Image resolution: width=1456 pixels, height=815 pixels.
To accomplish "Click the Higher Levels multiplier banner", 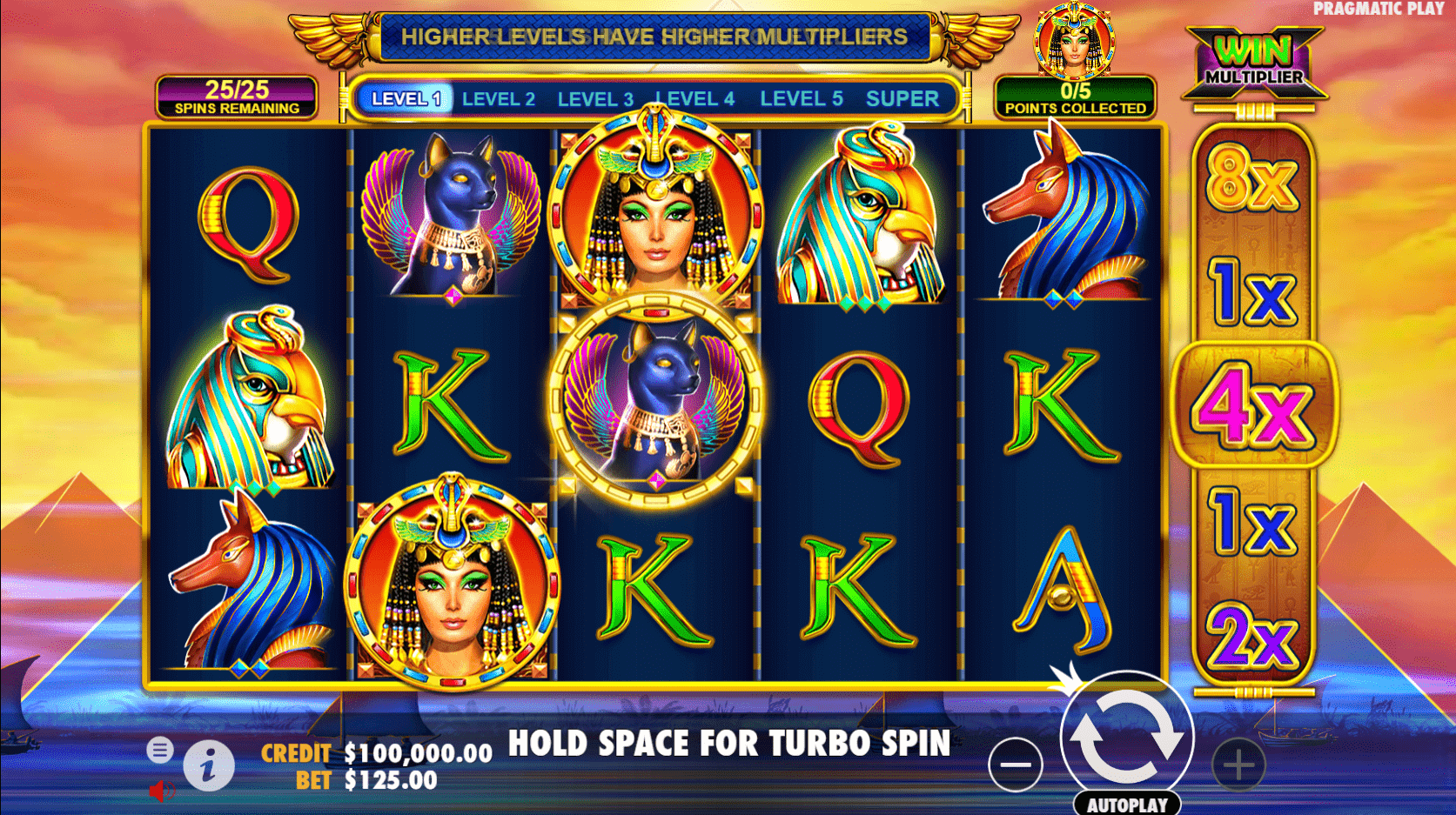I will tap(652, 36).
